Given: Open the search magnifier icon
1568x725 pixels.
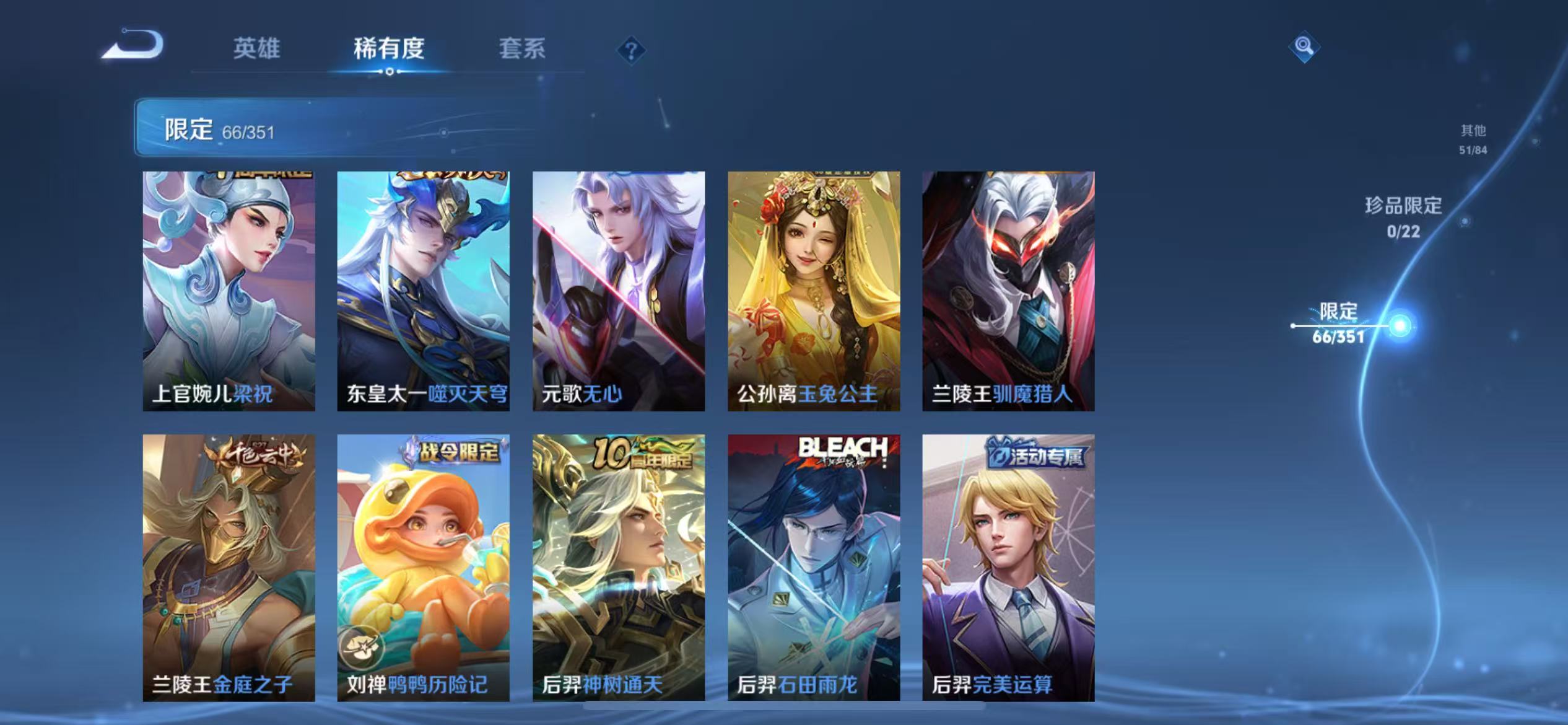Looking at the screenshot, I should coord(1303,46).
